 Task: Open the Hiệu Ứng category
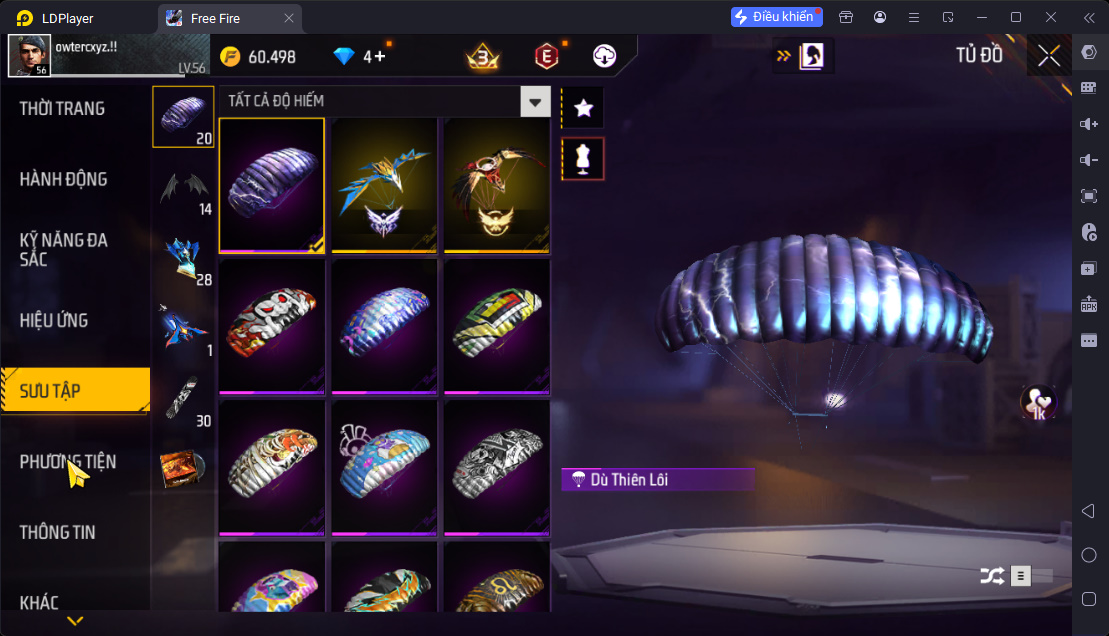(x=54, y=321)
